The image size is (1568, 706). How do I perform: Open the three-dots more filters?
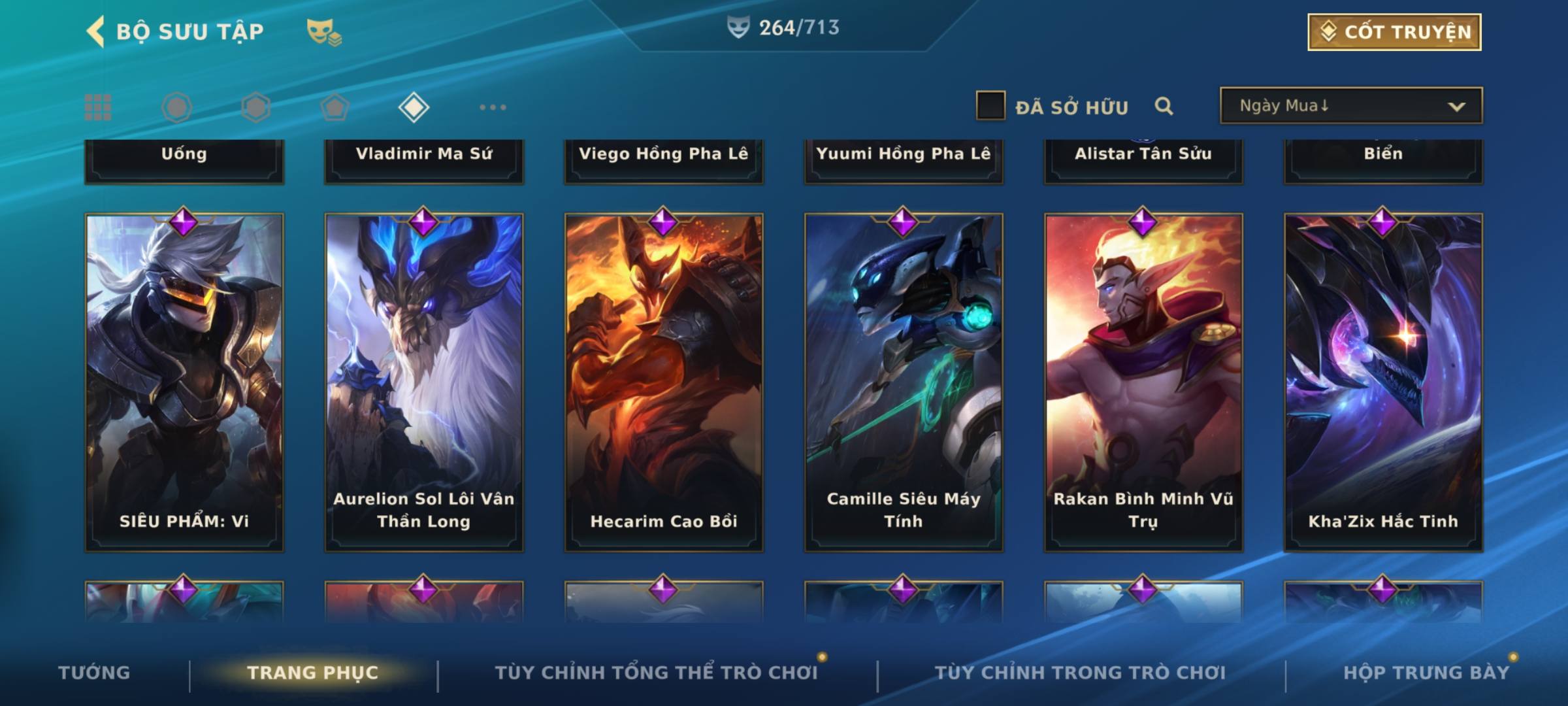[x=493, y=107]
